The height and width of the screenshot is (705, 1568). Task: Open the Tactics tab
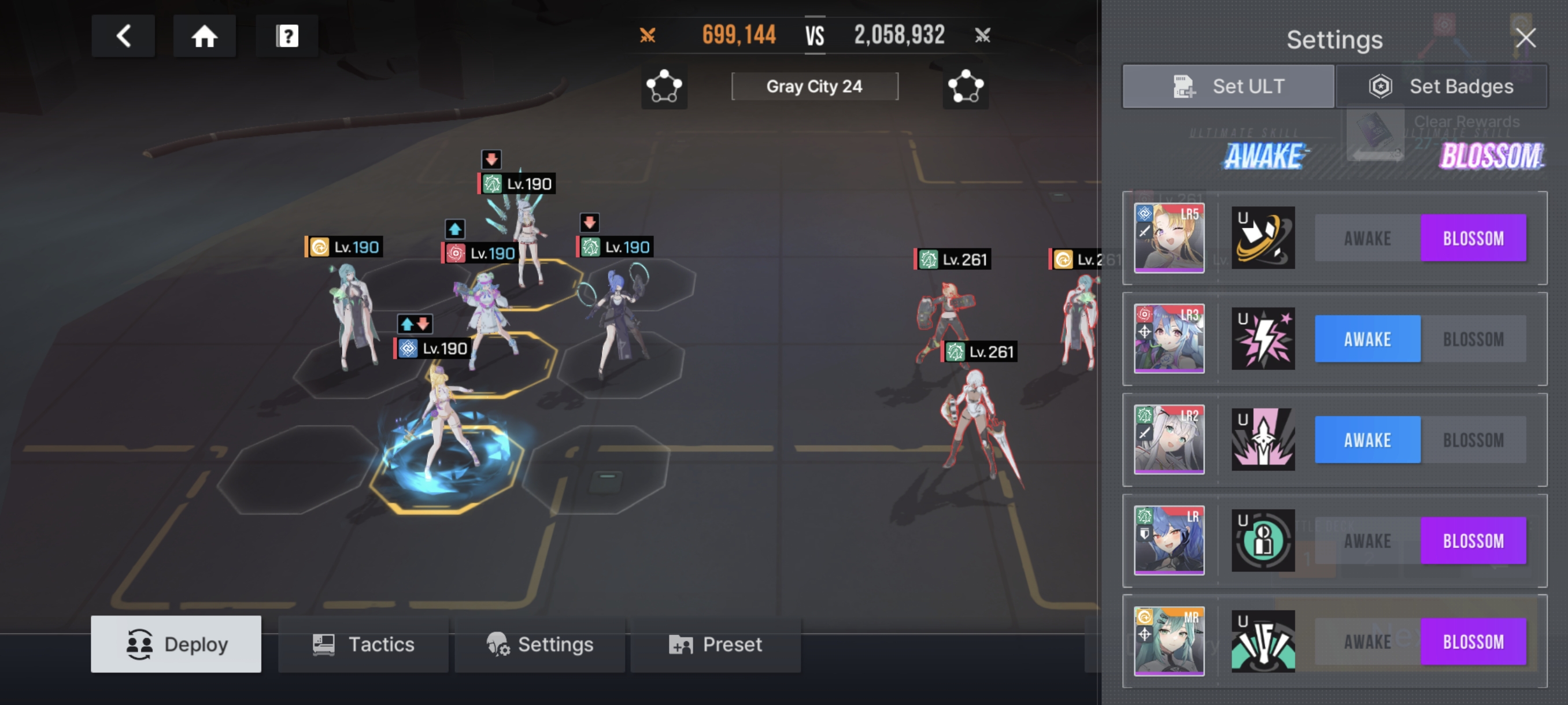(x=364, y=644)
